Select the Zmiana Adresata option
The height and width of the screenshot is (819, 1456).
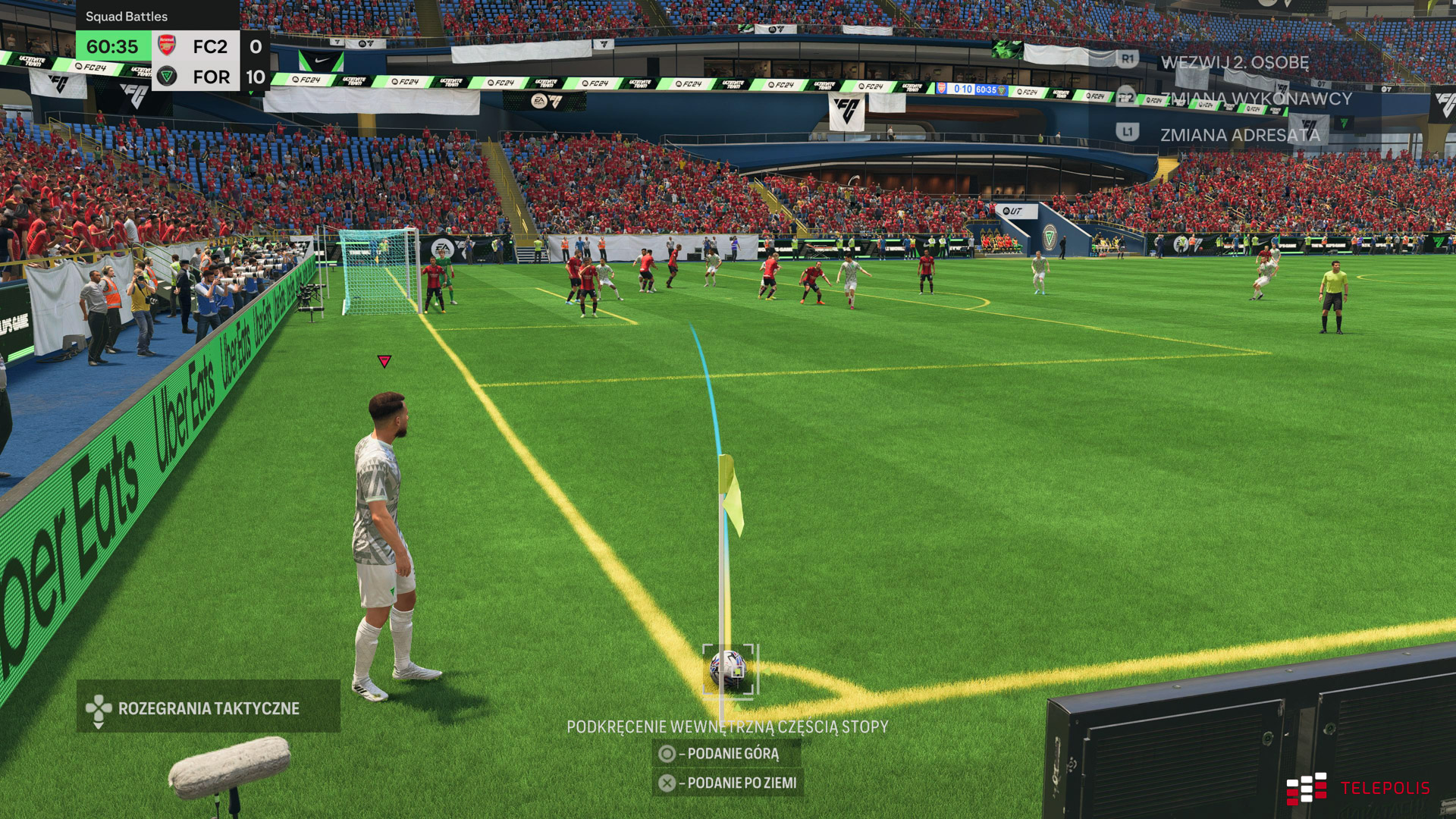point(1239,135)
